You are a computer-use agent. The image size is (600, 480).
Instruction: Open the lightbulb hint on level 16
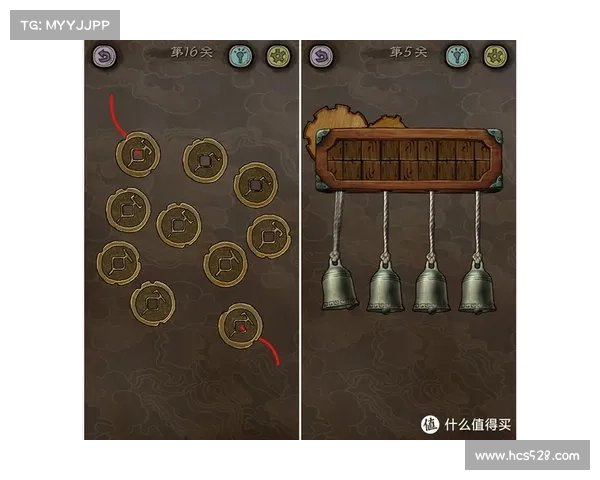pos(240,56)
